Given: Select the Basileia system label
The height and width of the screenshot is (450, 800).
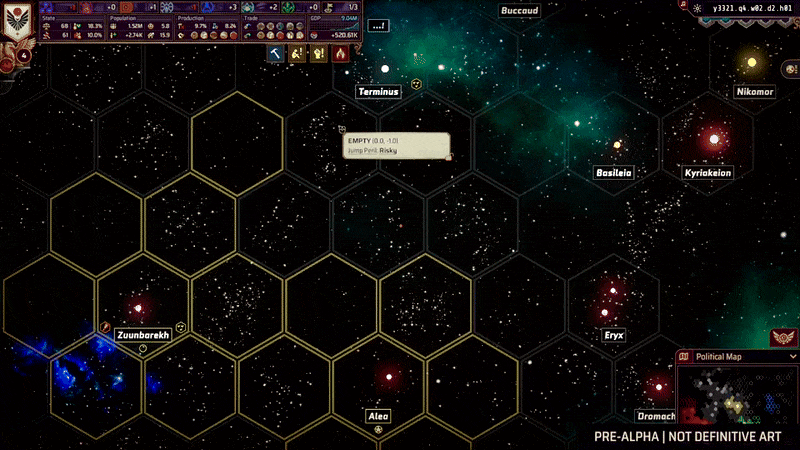Looking at the screenshot, I should click(x=614, y=172).
